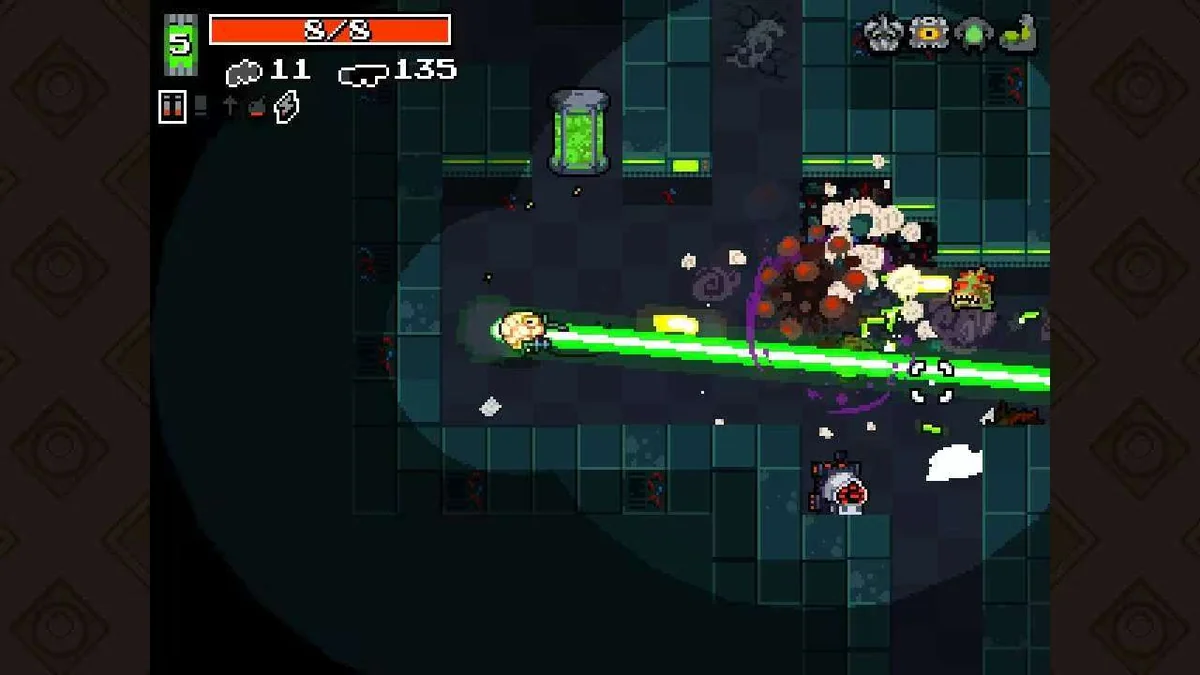
Task: Click the lightning bolt energy ammo icon
Action: (x=286, y=106)
